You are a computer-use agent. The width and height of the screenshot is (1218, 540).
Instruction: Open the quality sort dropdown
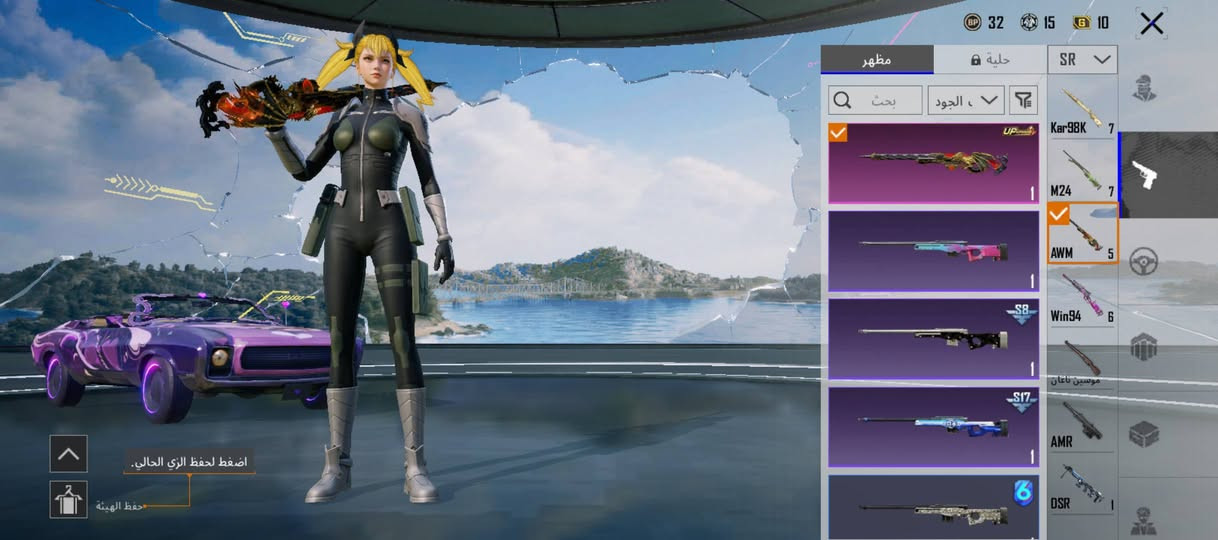[966, 100]
